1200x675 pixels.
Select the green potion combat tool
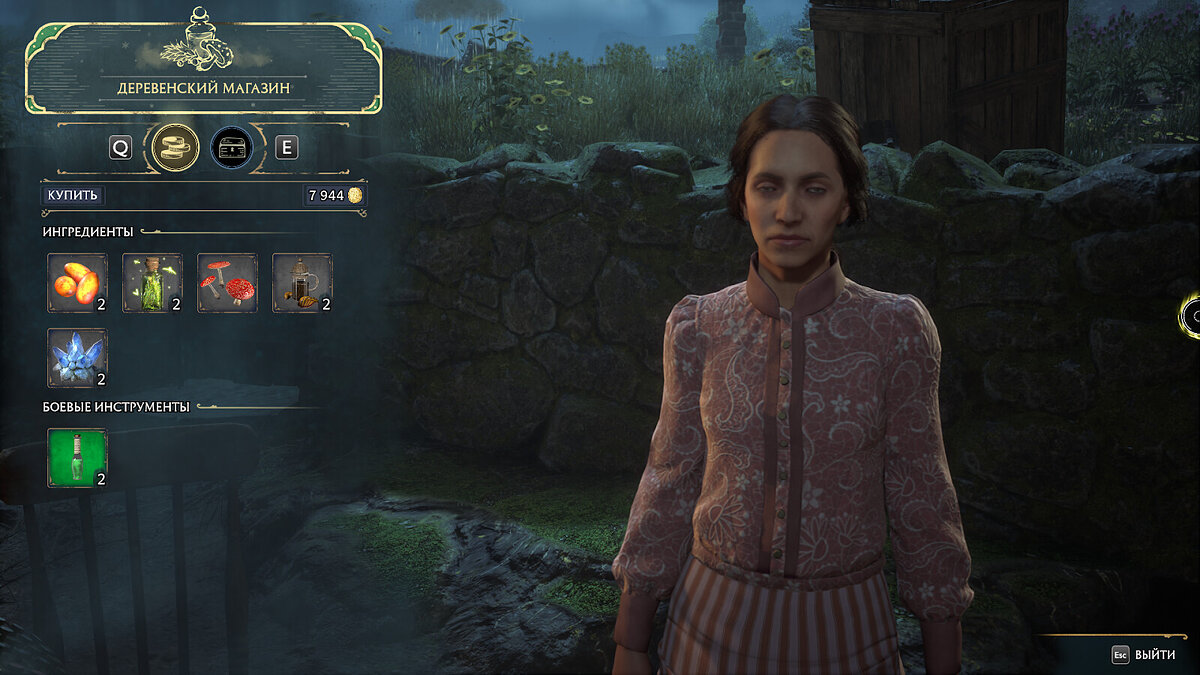[77, 458]
